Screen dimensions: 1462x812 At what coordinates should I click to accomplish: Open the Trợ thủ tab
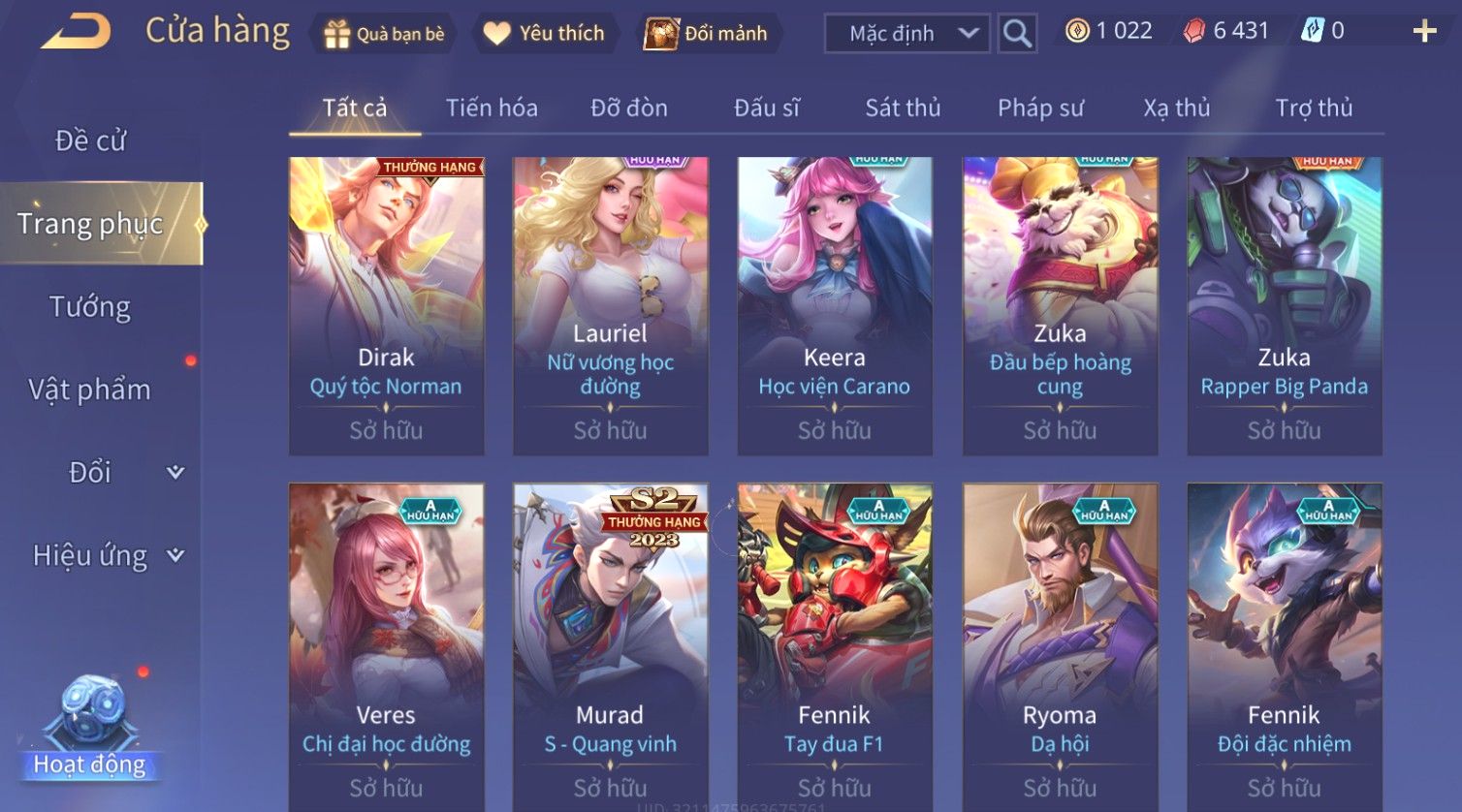tap(1314, 108)
